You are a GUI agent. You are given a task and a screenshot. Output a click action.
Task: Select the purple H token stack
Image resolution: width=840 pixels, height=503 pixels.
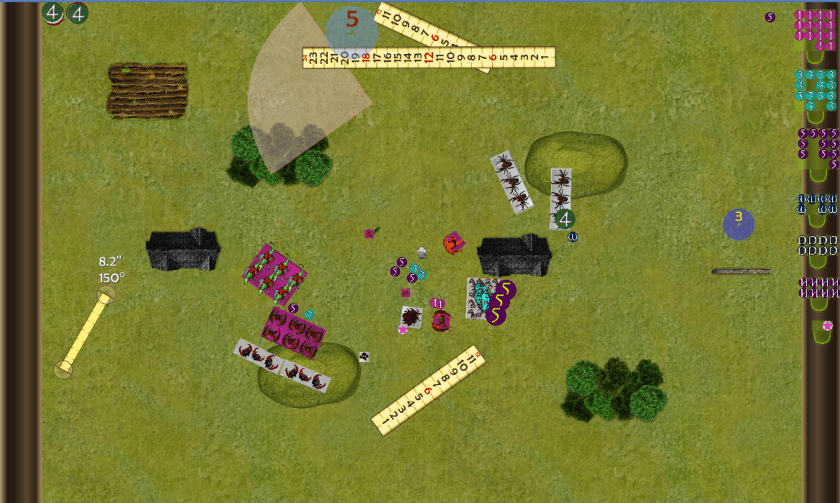816,287
